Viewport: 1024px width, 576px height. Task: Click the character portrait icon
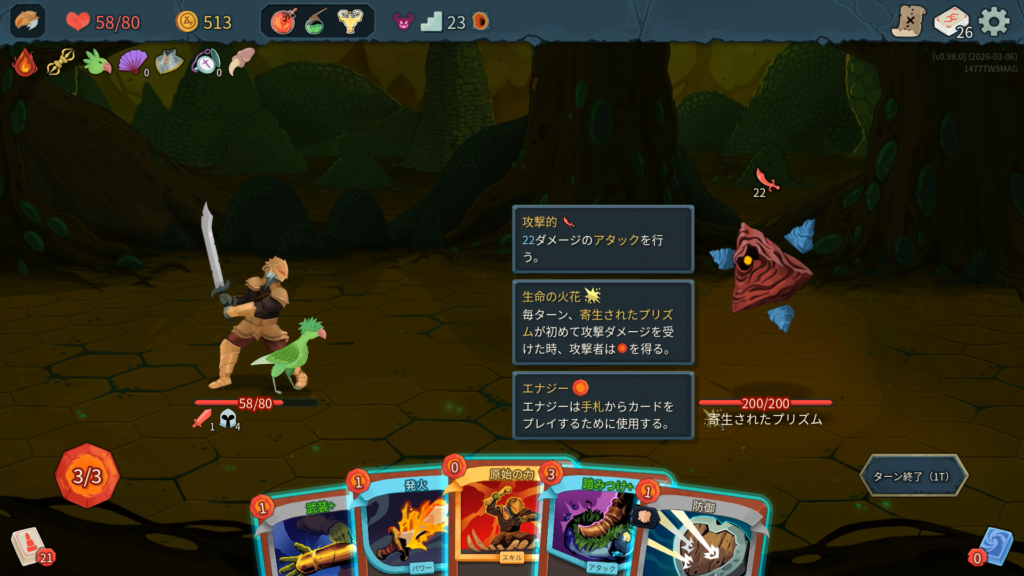pos(27,21)
